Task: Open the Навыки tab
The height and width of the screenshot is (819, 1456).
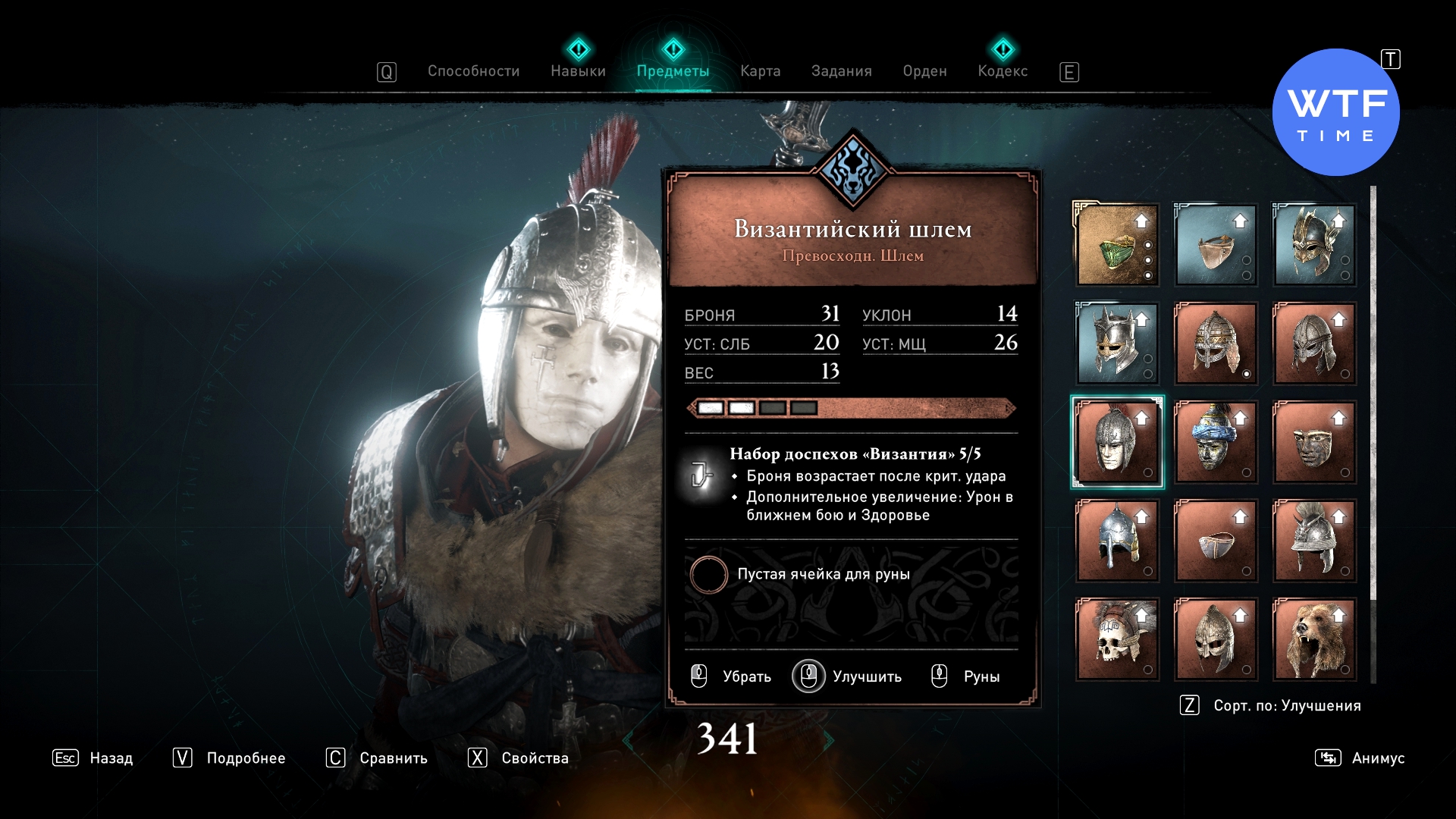Action: point(578,71)
